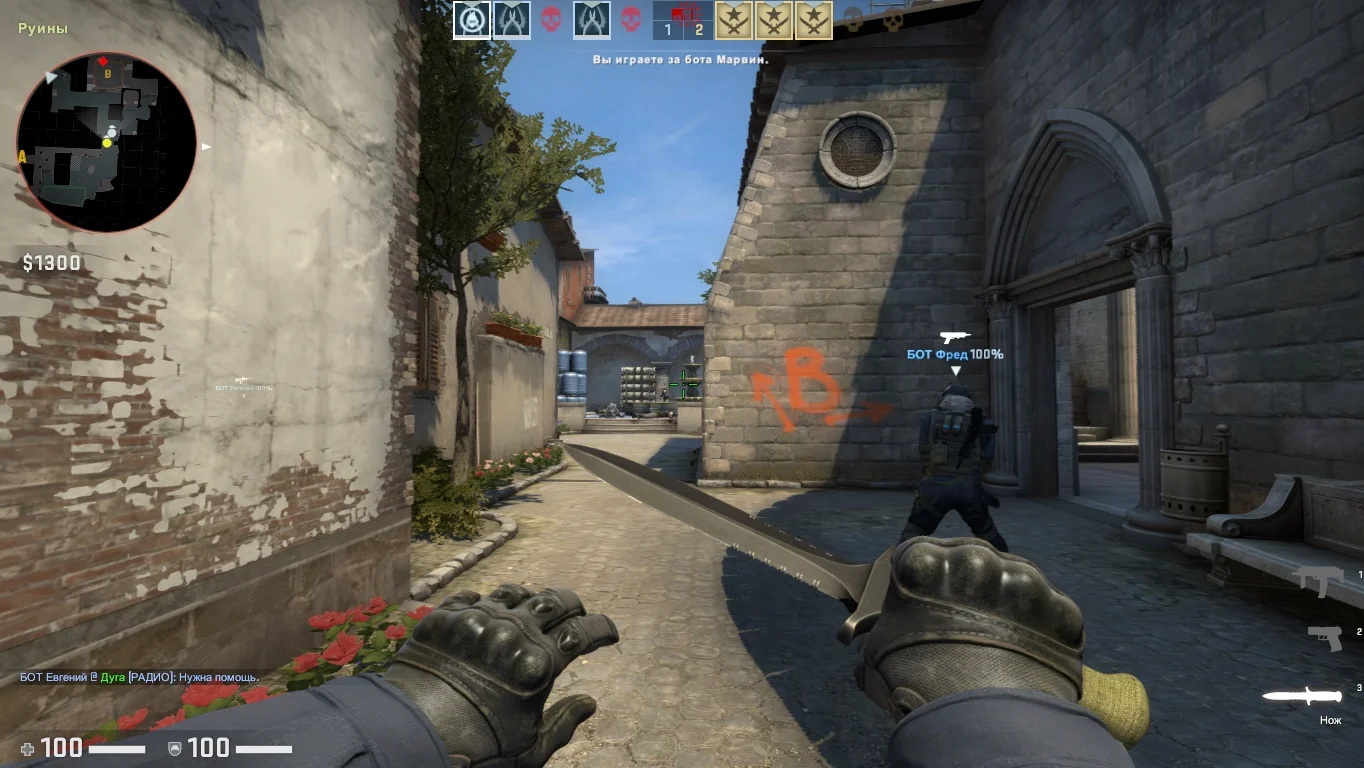The height and width of the screenshot is (768, 1364).
Task: Choose the knife (Нож) weapon slot
Action: pyautogui.click(x=1301, y=696)
